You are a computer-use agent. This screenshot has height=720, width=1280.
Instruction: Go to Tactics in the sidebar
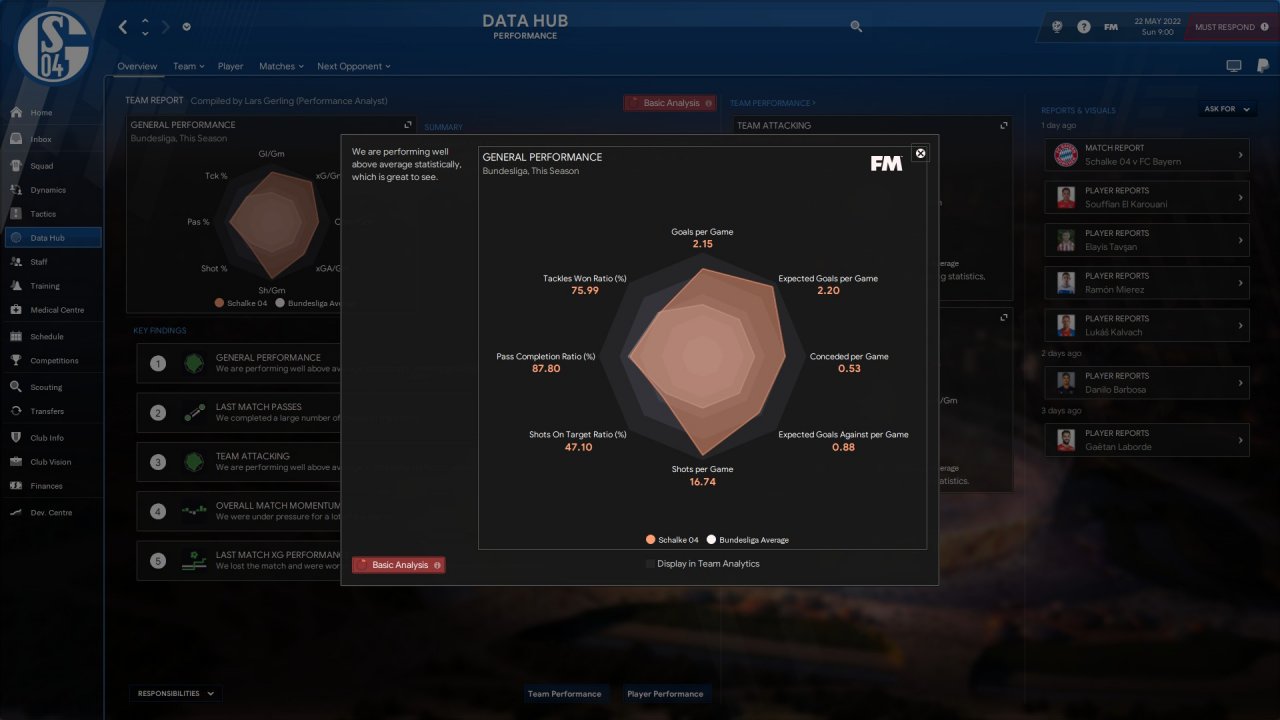(x=43, y=214)
